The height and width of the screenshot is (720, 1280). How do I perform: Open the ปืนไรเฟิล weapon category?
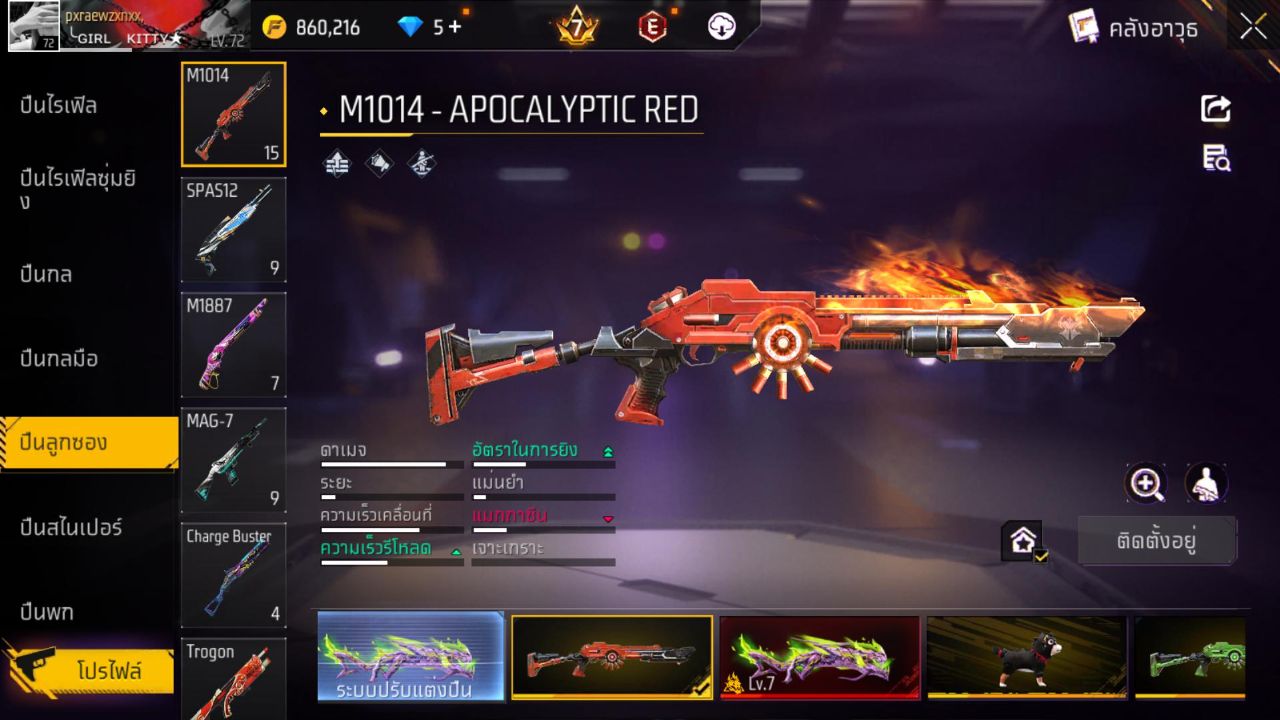pyautogui.click(x=60, y=105)
